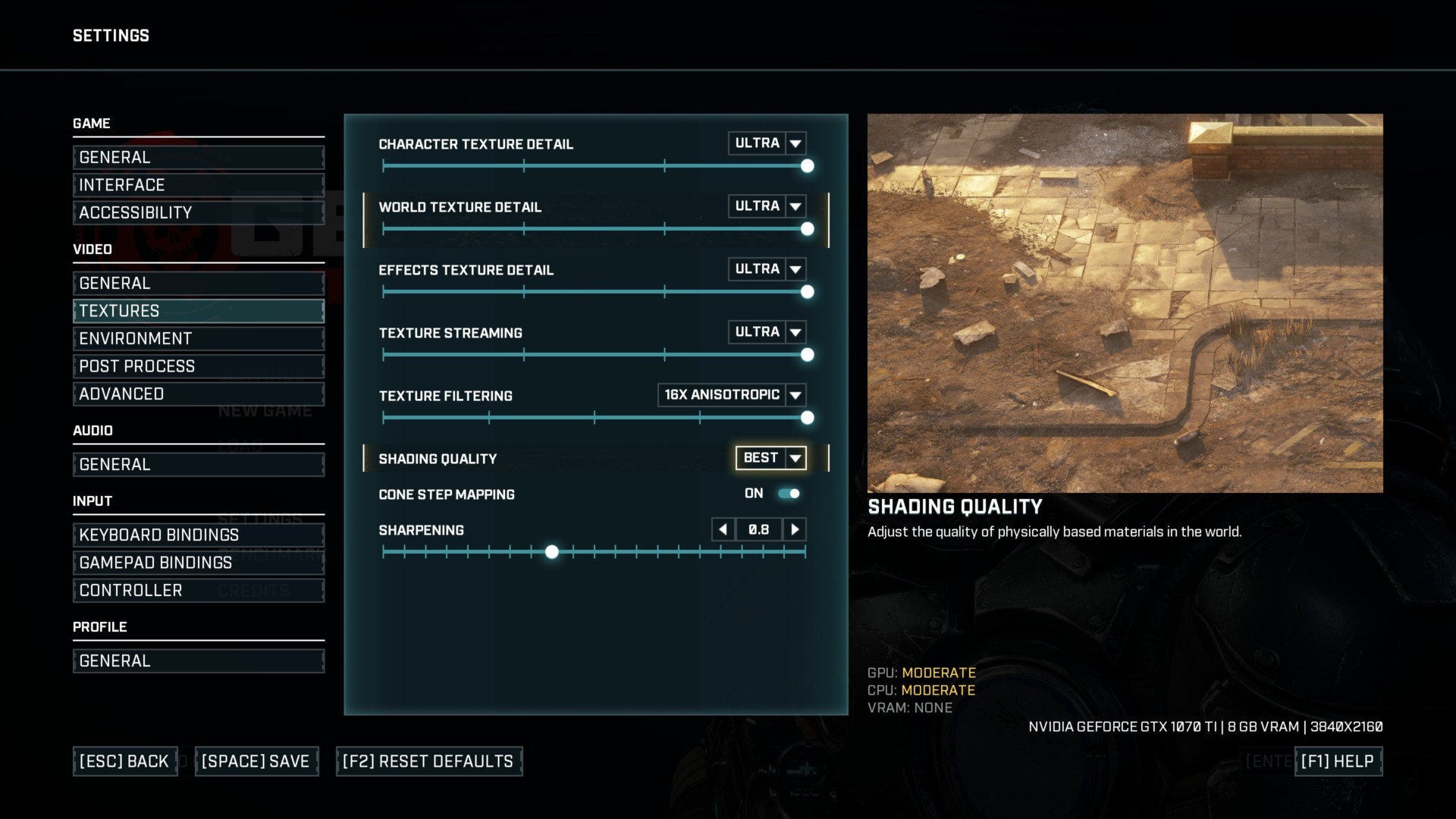Select the Environment video category
1456x819 pixels.
[198, 339]
